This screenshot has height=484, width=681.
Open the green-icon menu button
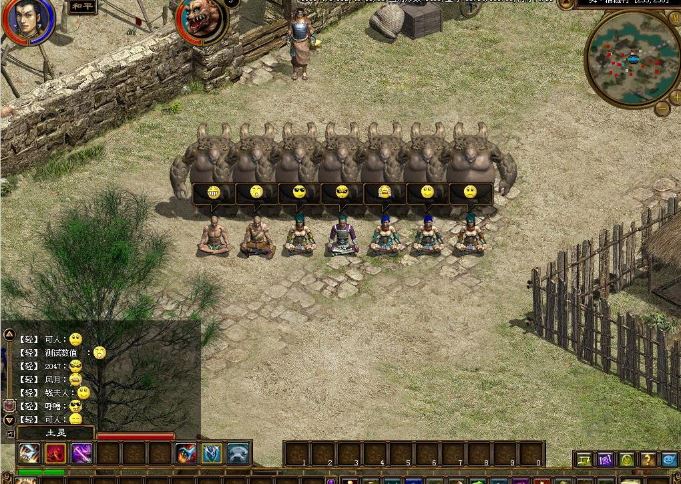584,460
